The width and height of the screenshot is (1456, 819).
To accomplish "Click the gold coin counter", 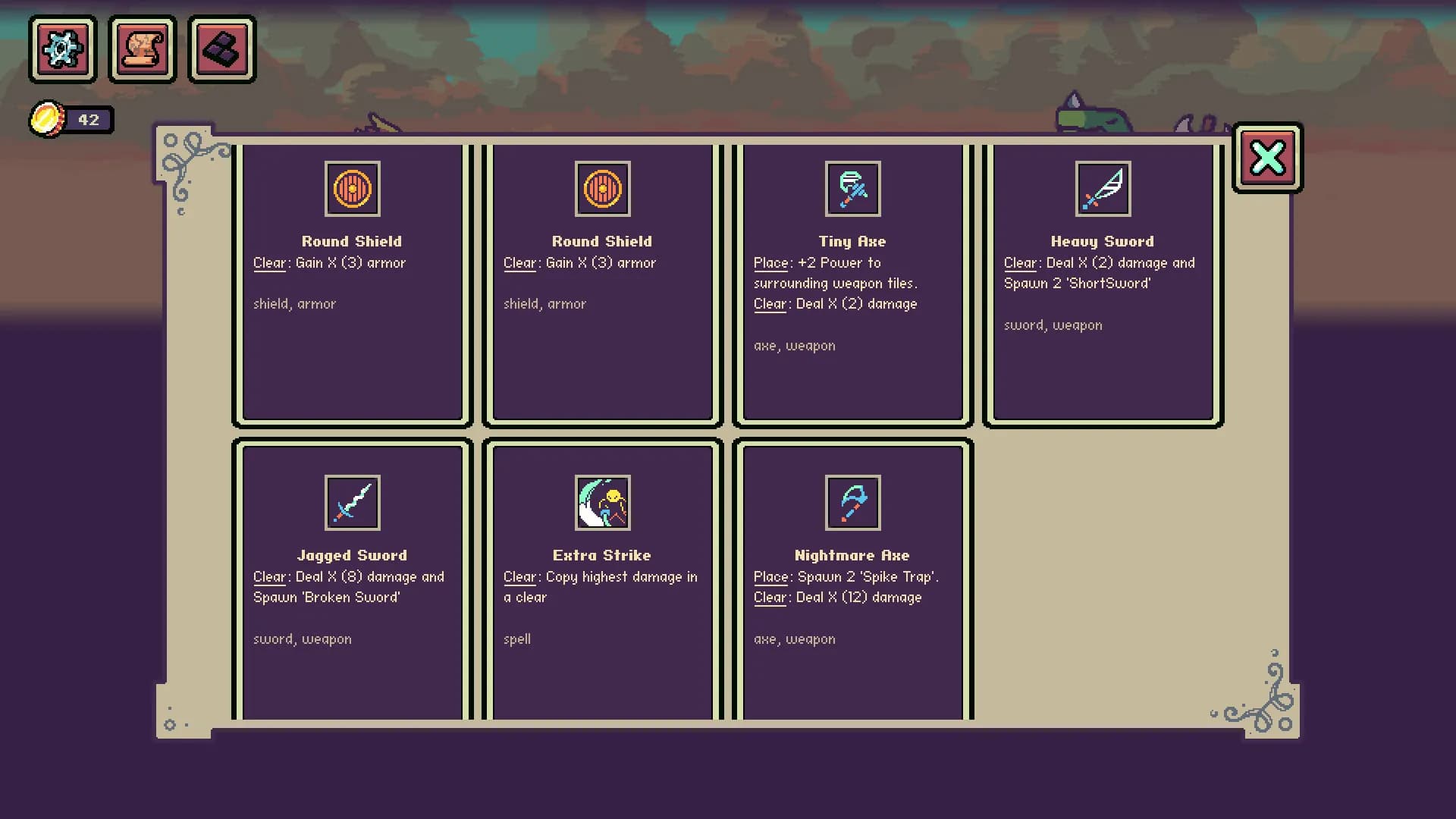I will (x=72, y=119).
